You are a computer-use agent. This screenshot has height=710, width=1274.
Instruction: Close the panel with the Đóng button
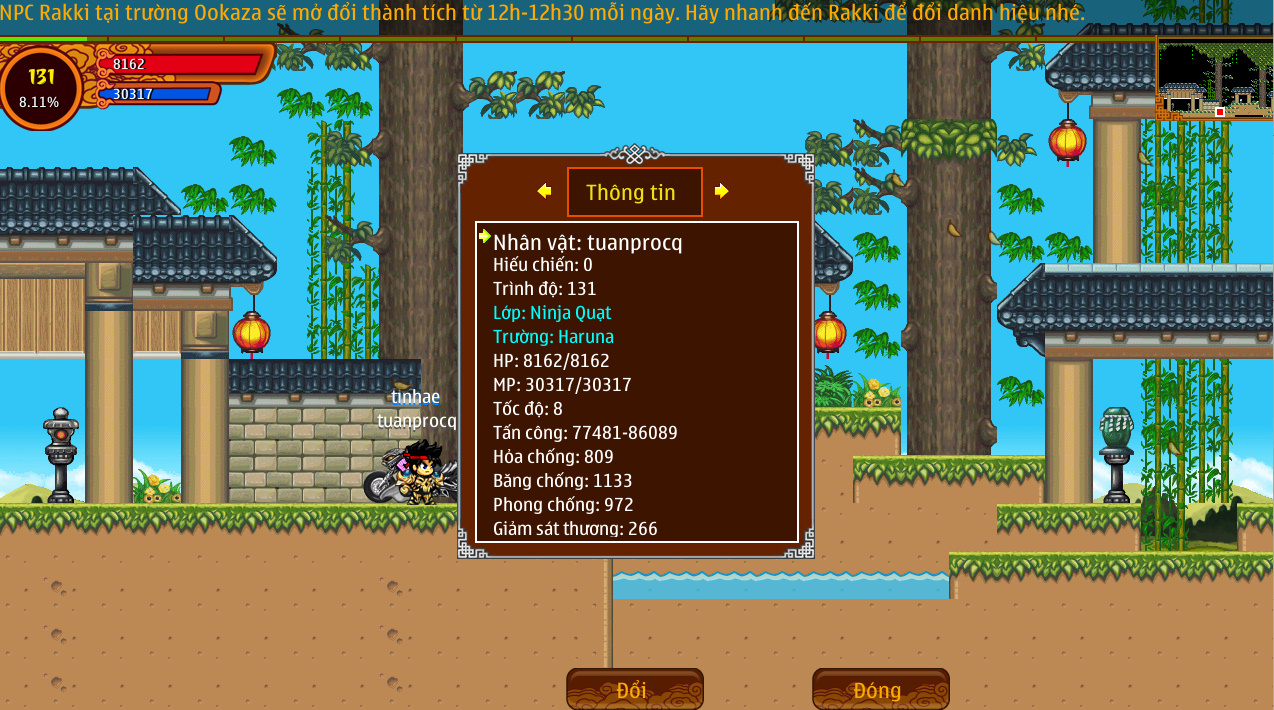tap(880, 690)
